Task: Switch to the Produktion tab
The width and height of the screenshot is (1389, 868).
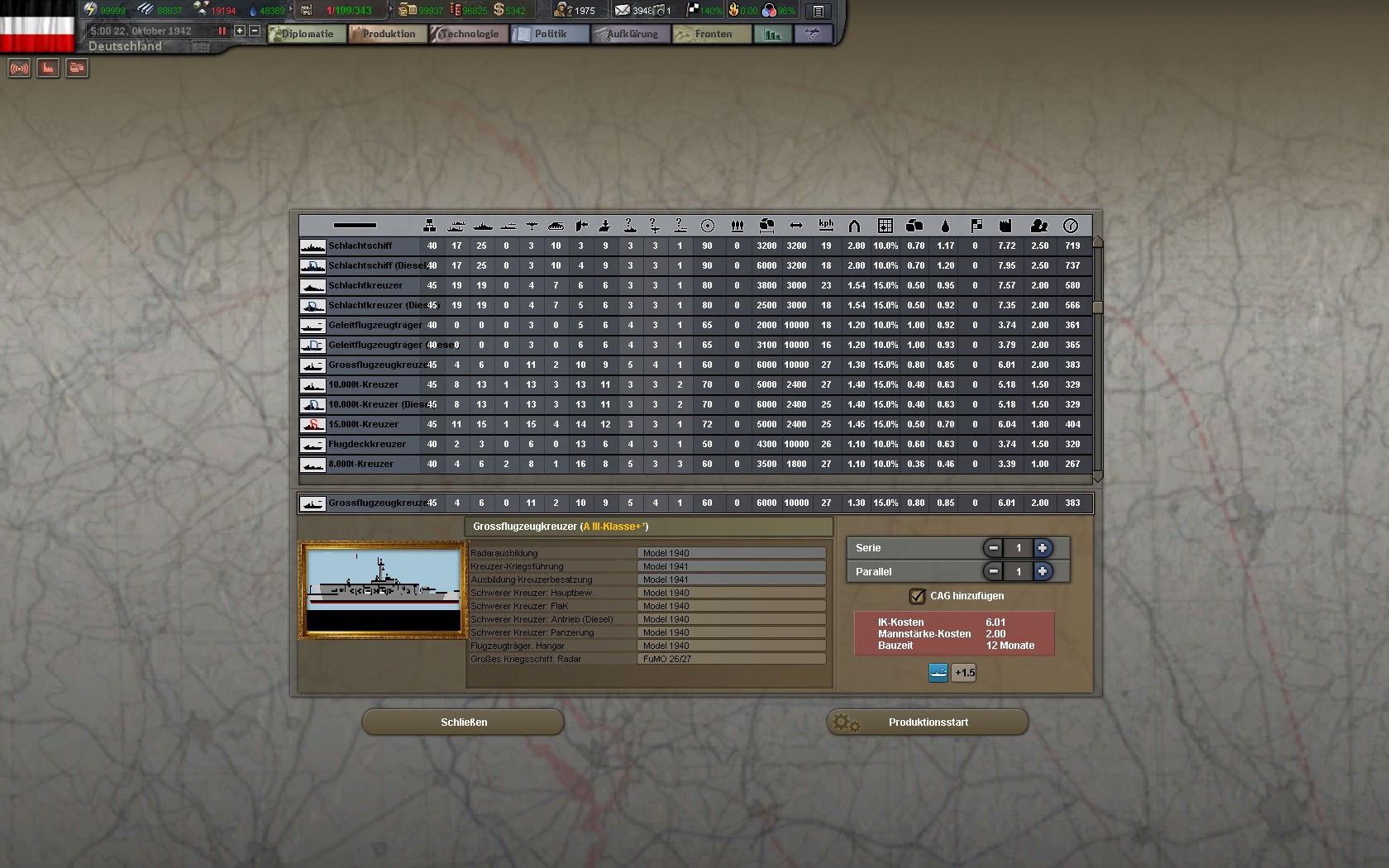Action: (388, 34)
